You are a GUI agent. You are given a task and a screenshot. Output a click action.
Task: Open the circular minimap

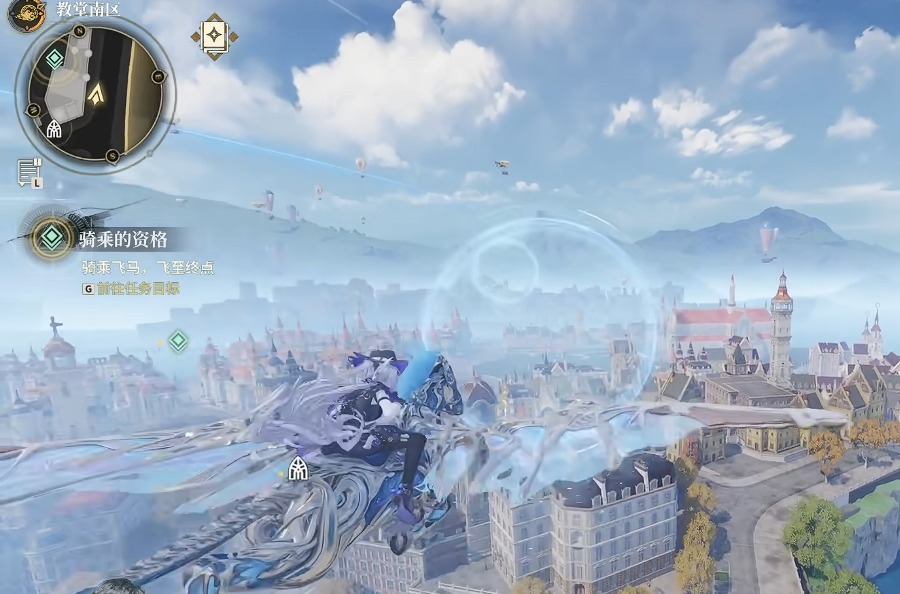(x=96, y=92)
